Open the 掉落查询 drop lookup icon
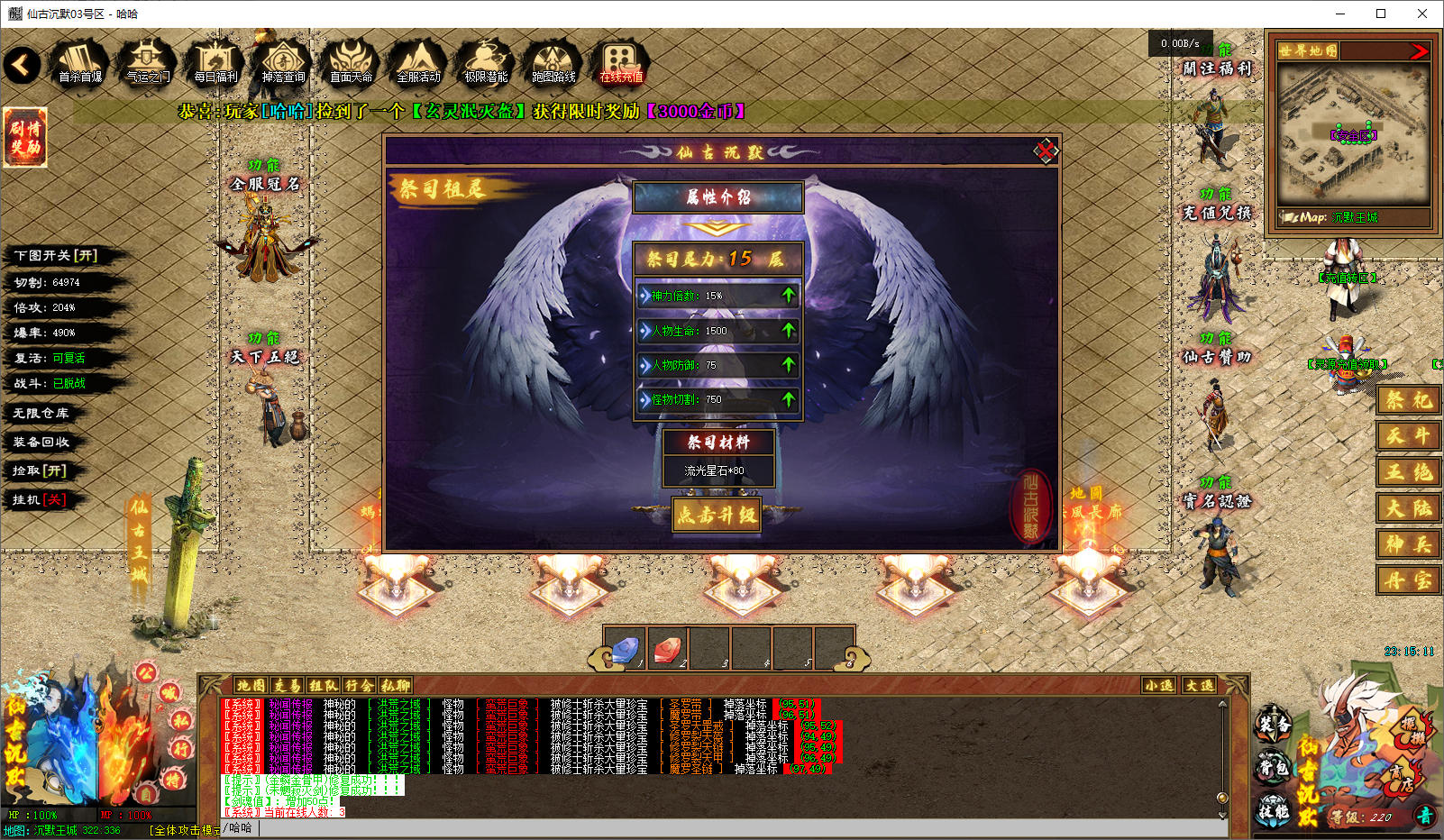Image resolution: width=1444 pixels, height=840 pixels. (283, 63)
